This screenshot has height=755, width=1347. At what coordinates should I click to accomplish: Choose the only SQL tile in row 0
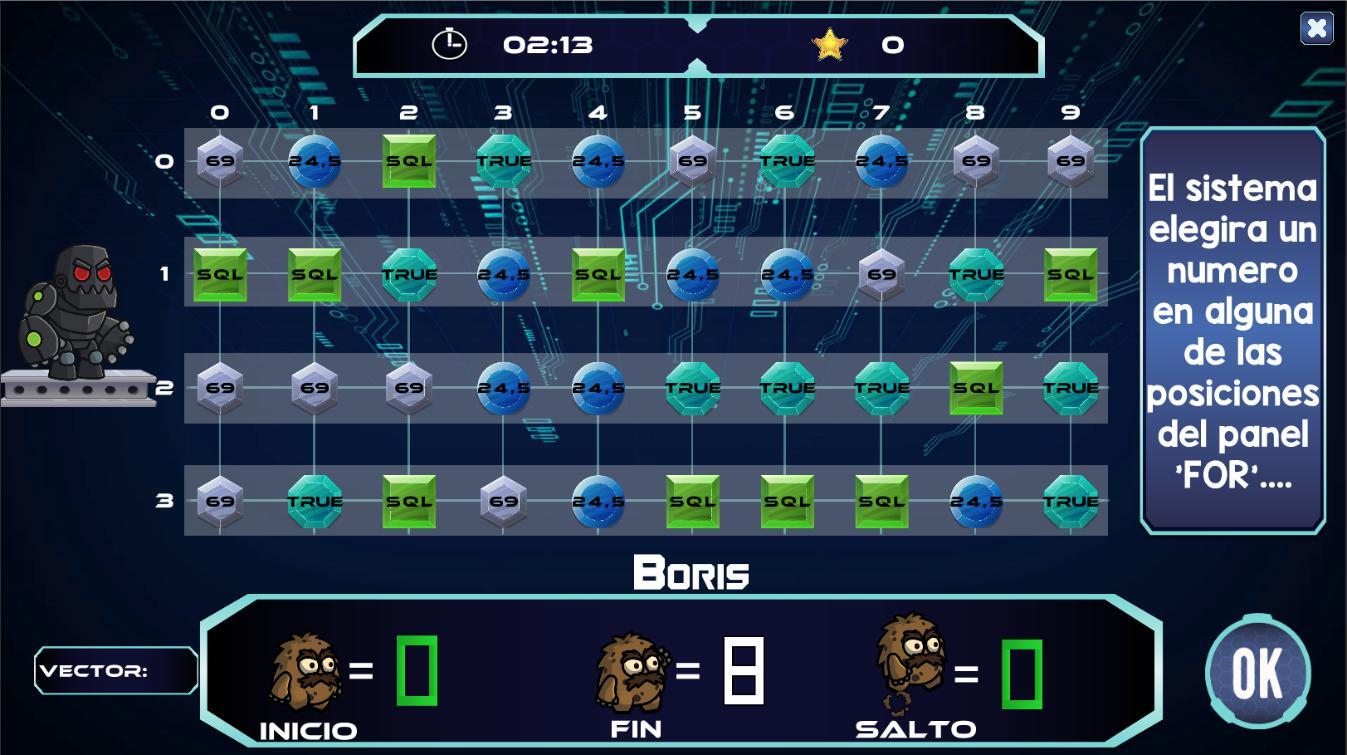pyautogui.click(x=409, y=161)
